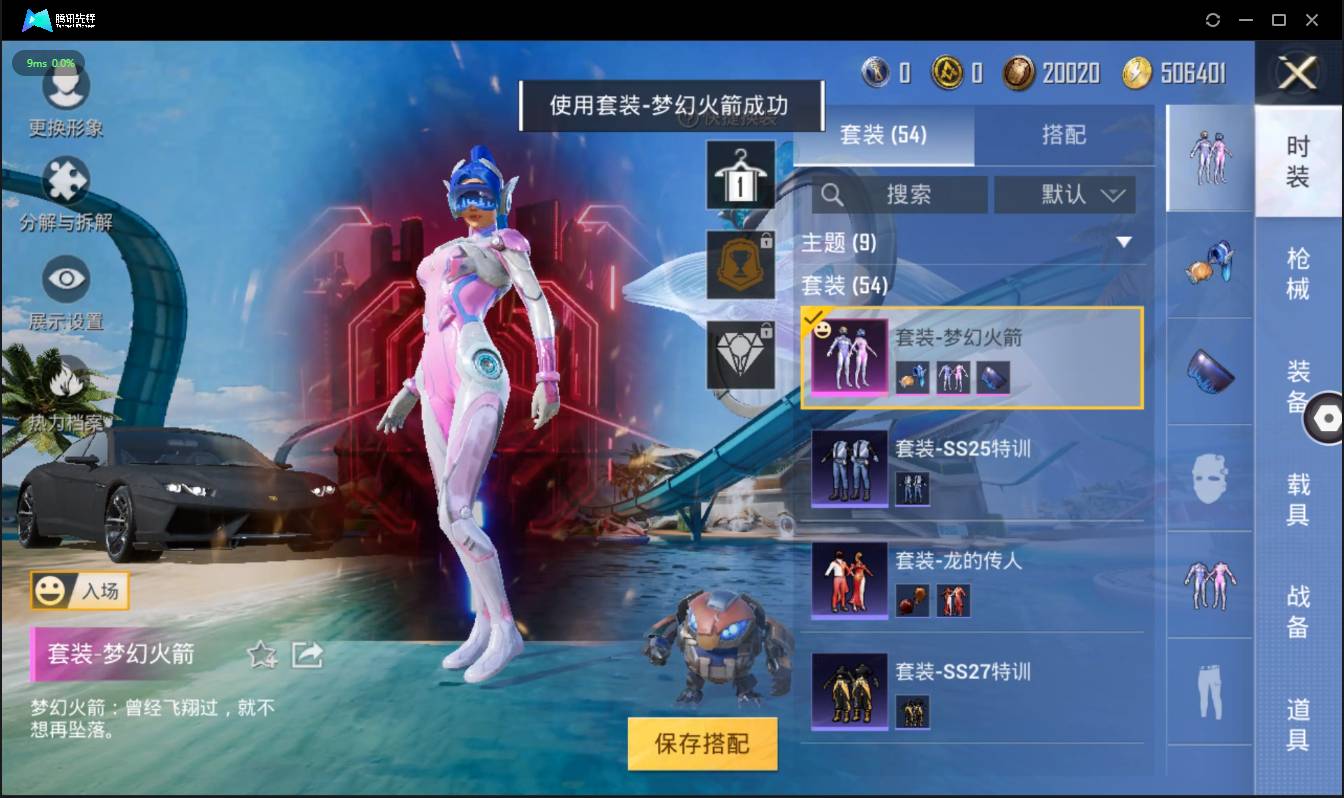The width and height of the screenshot is (1344, 798).
Task: View the 热力档案 profile
Action: [66, 376]
